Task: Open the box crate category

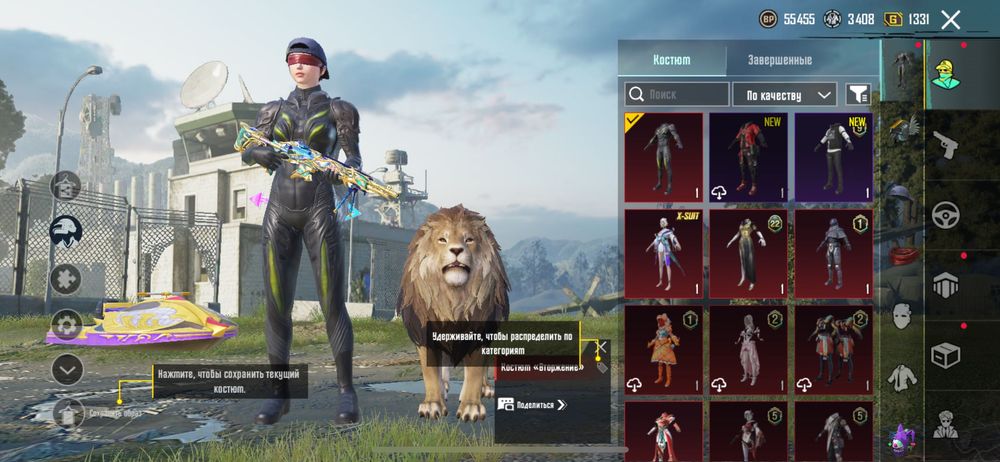Action: (945, 354)
